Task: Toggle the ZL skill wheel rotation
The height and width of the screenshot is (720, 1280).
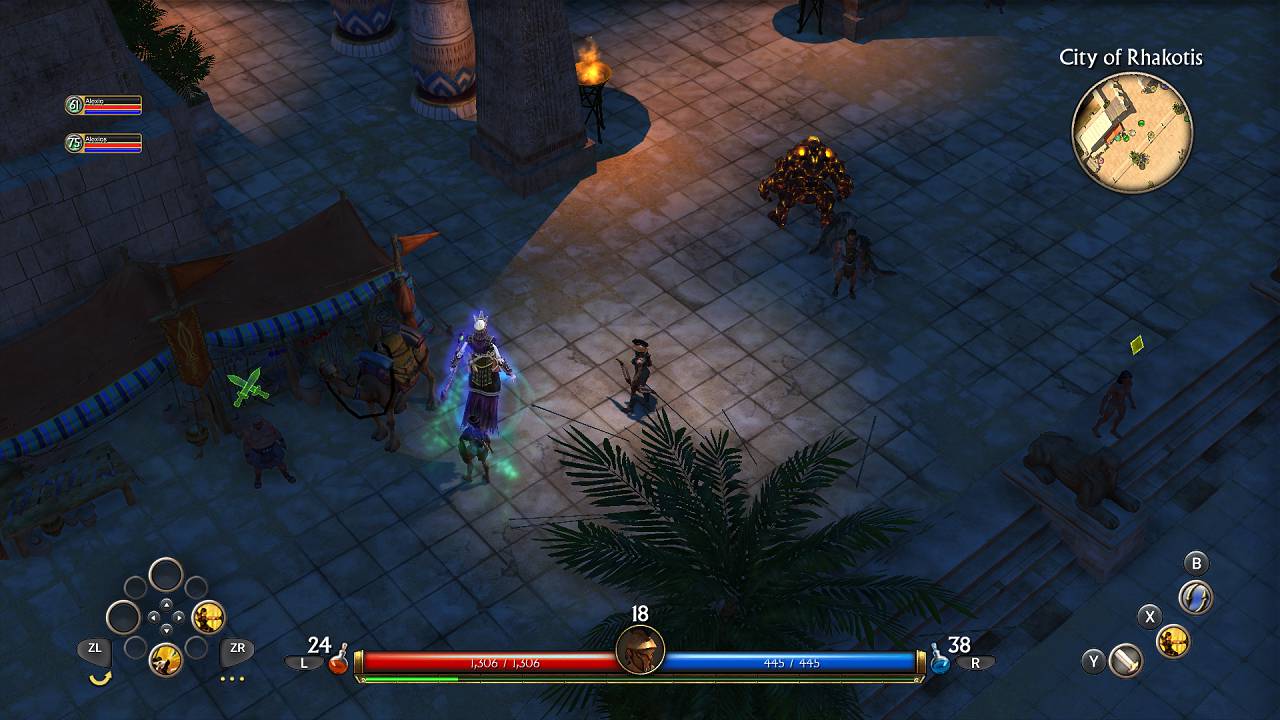Action: [95, 647]
